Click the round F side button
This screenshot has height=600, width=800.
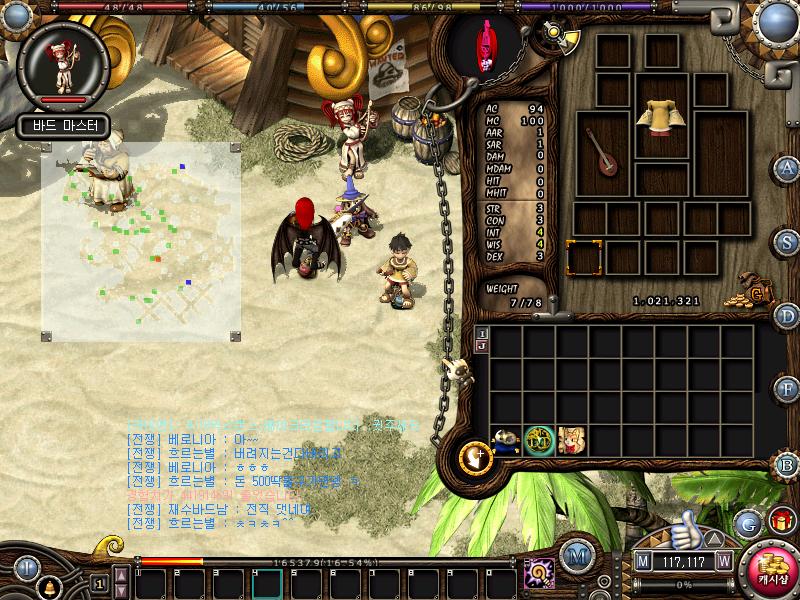788,389
